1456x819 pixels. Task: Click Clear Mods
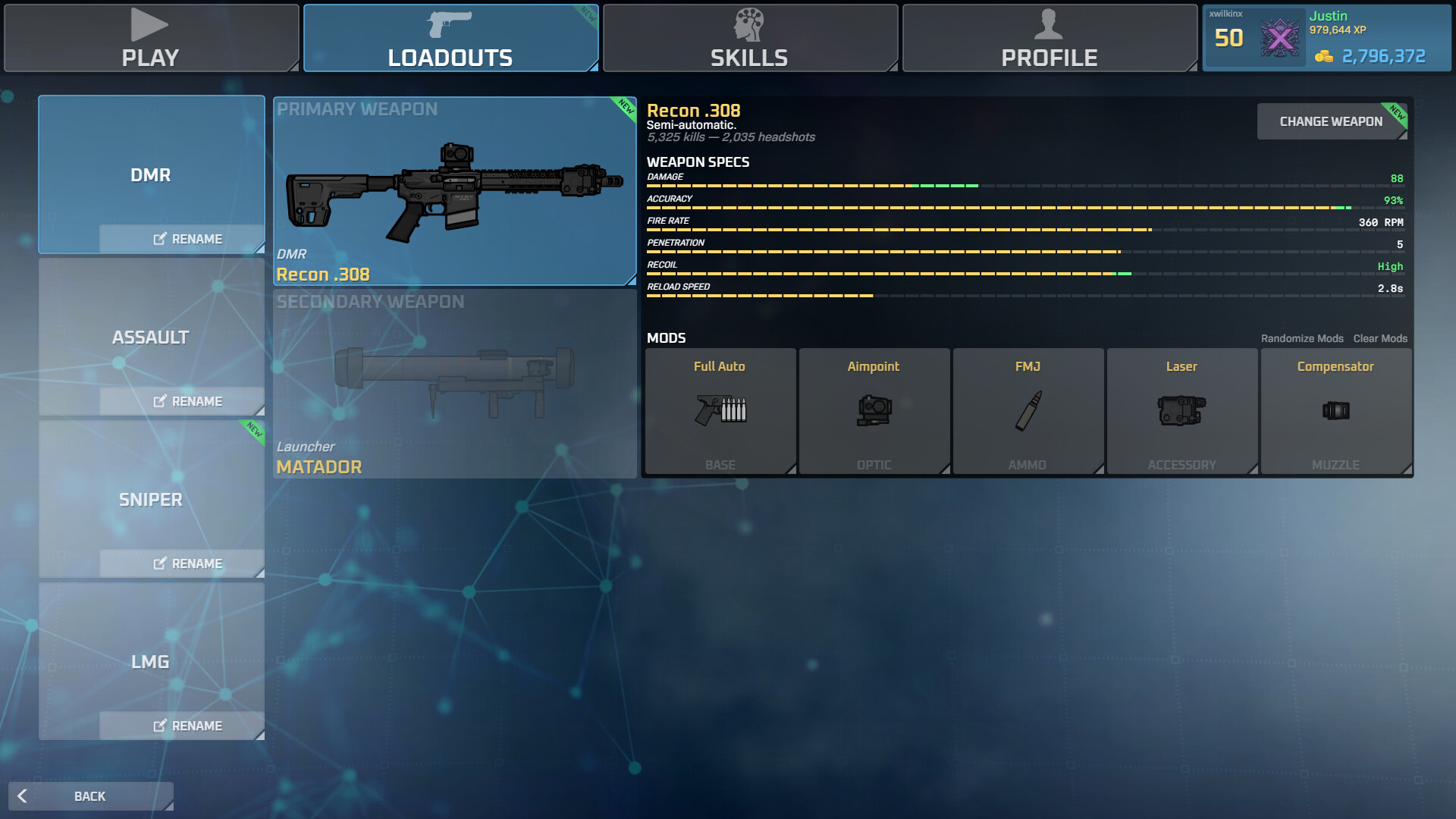1379,338
